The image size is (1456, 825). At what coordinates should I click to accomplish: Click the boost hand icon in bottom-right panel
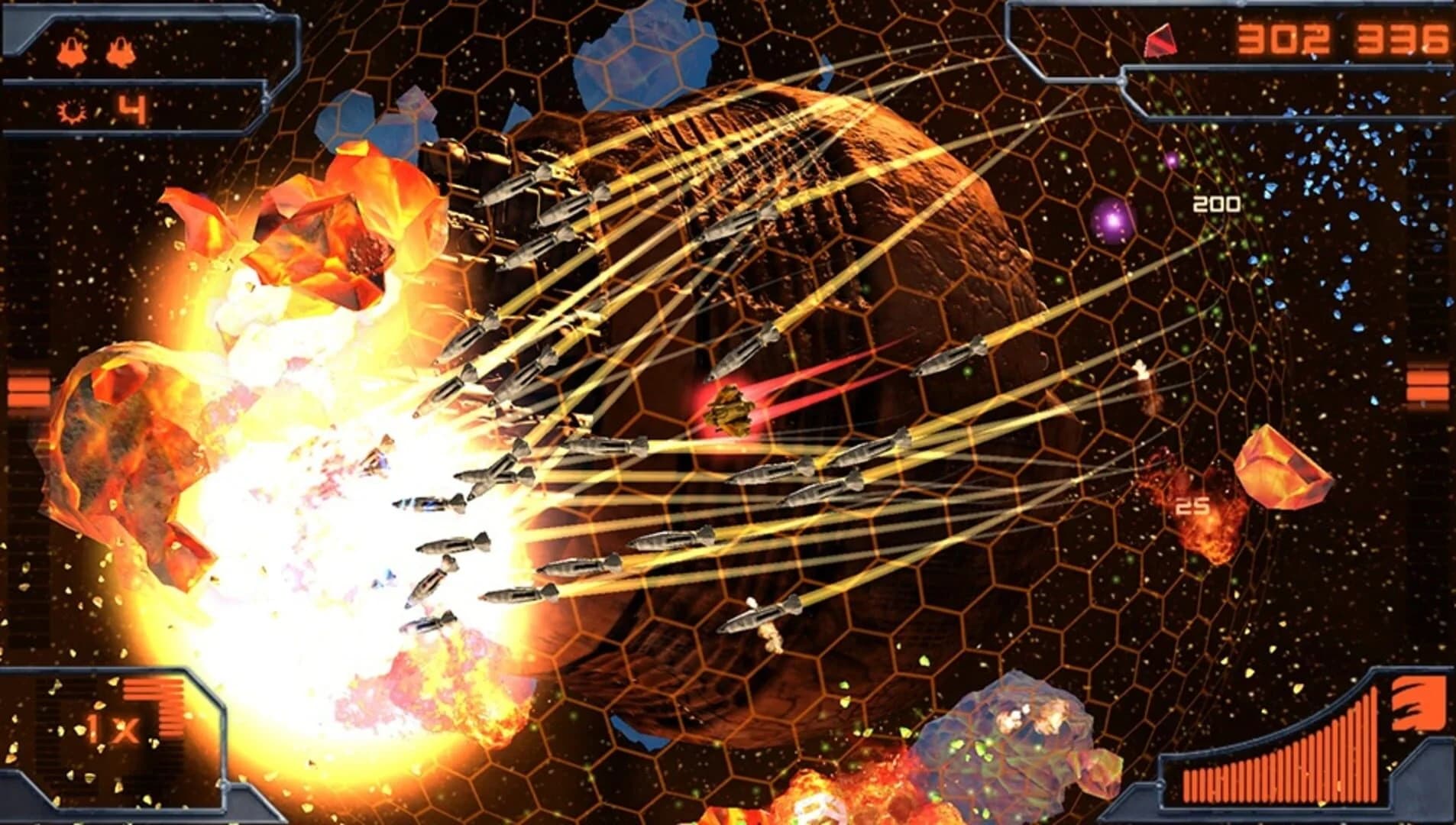click(x=1419, y=701)
